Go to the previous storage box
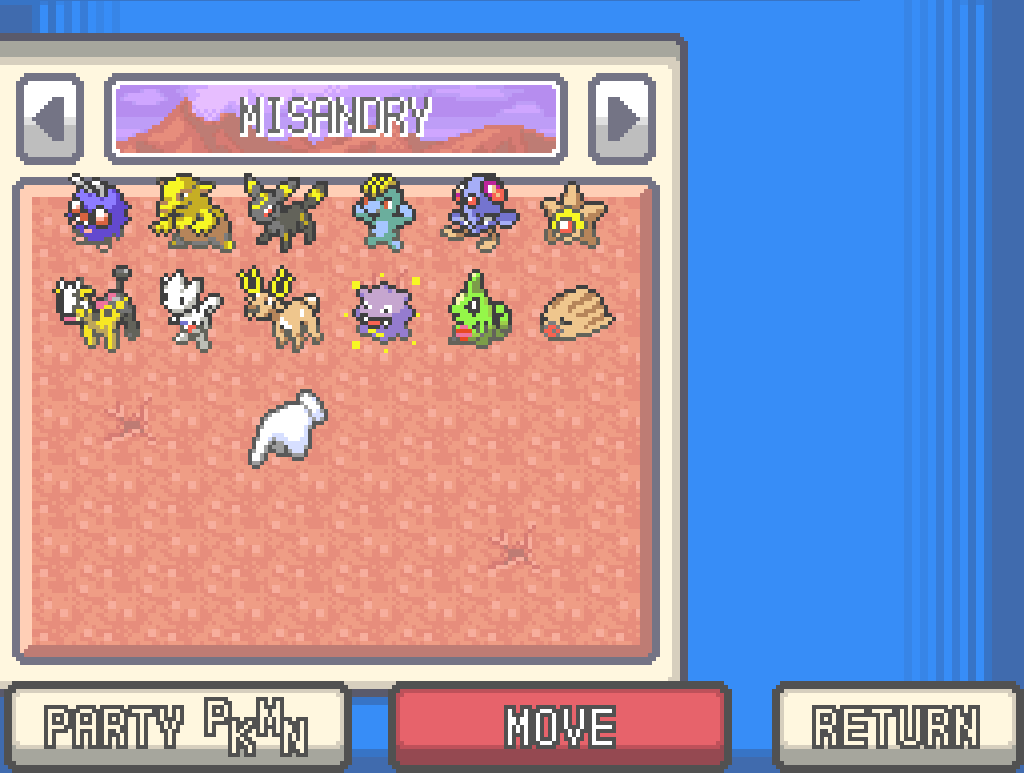Image resolution: width=1024 pixels, height=773 pixels. pos(49,119)
